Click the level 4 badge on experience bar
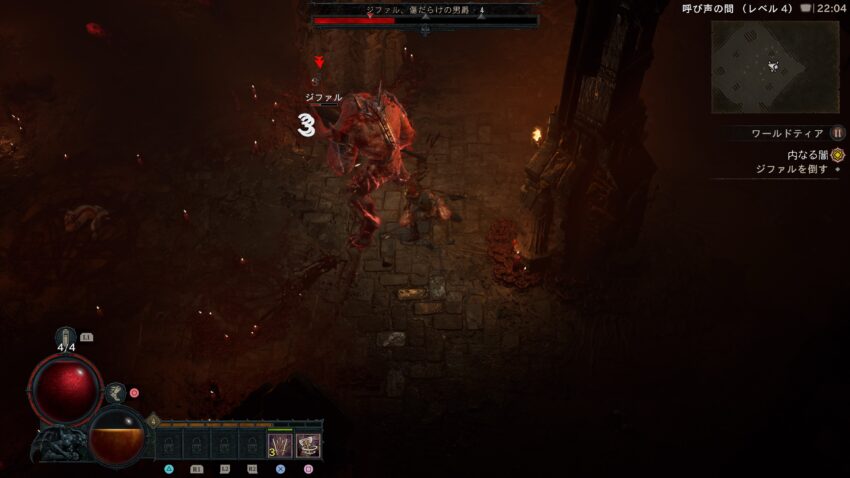850x478 pixels. pyautogui.click(x=153, y=421)
